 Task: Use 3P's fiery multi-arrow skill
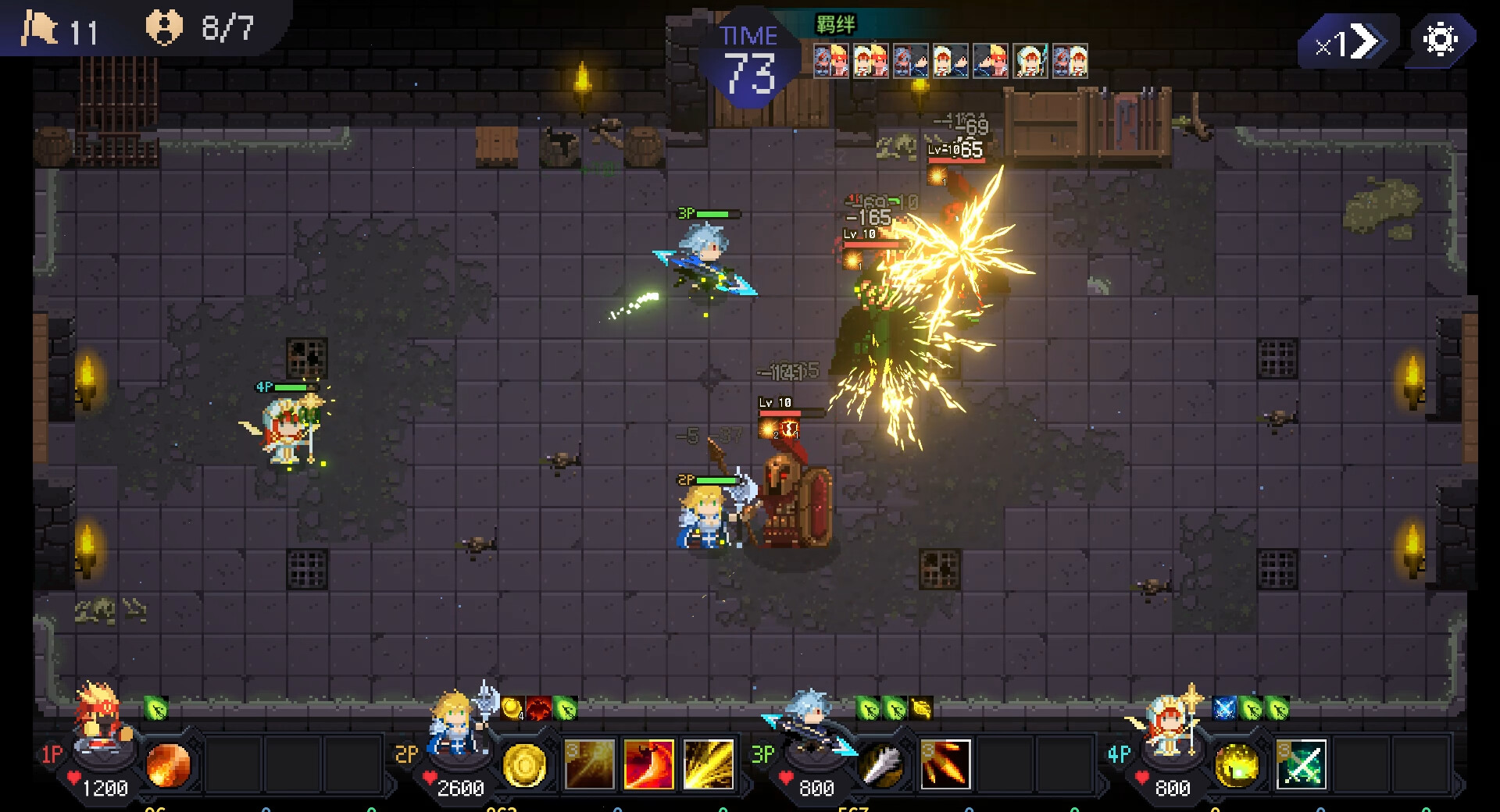pyautogui.click(x=945, y=764)
